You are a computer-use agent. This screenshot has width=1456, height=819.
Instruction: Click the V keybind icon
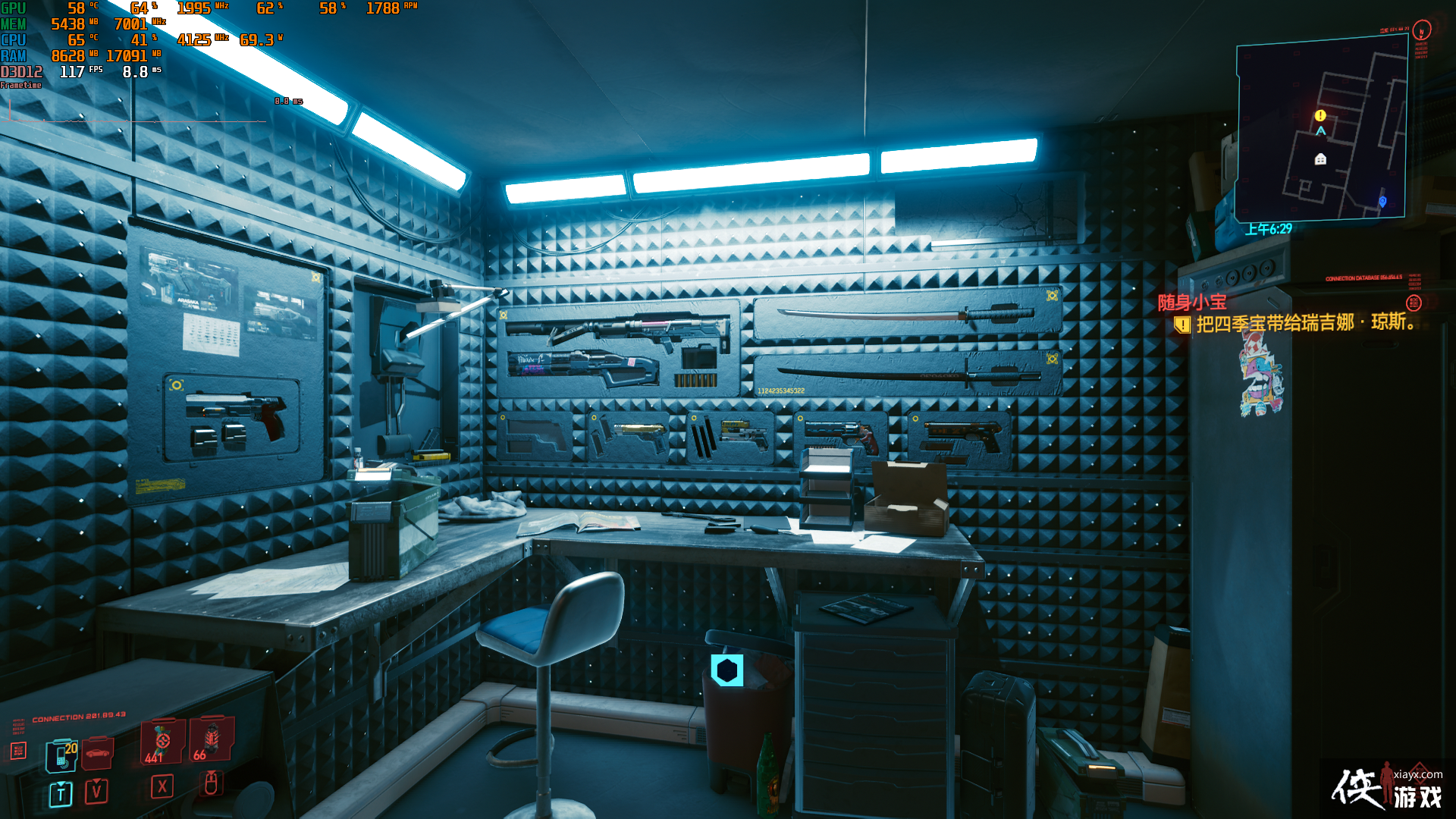click(x=96, y=791)
